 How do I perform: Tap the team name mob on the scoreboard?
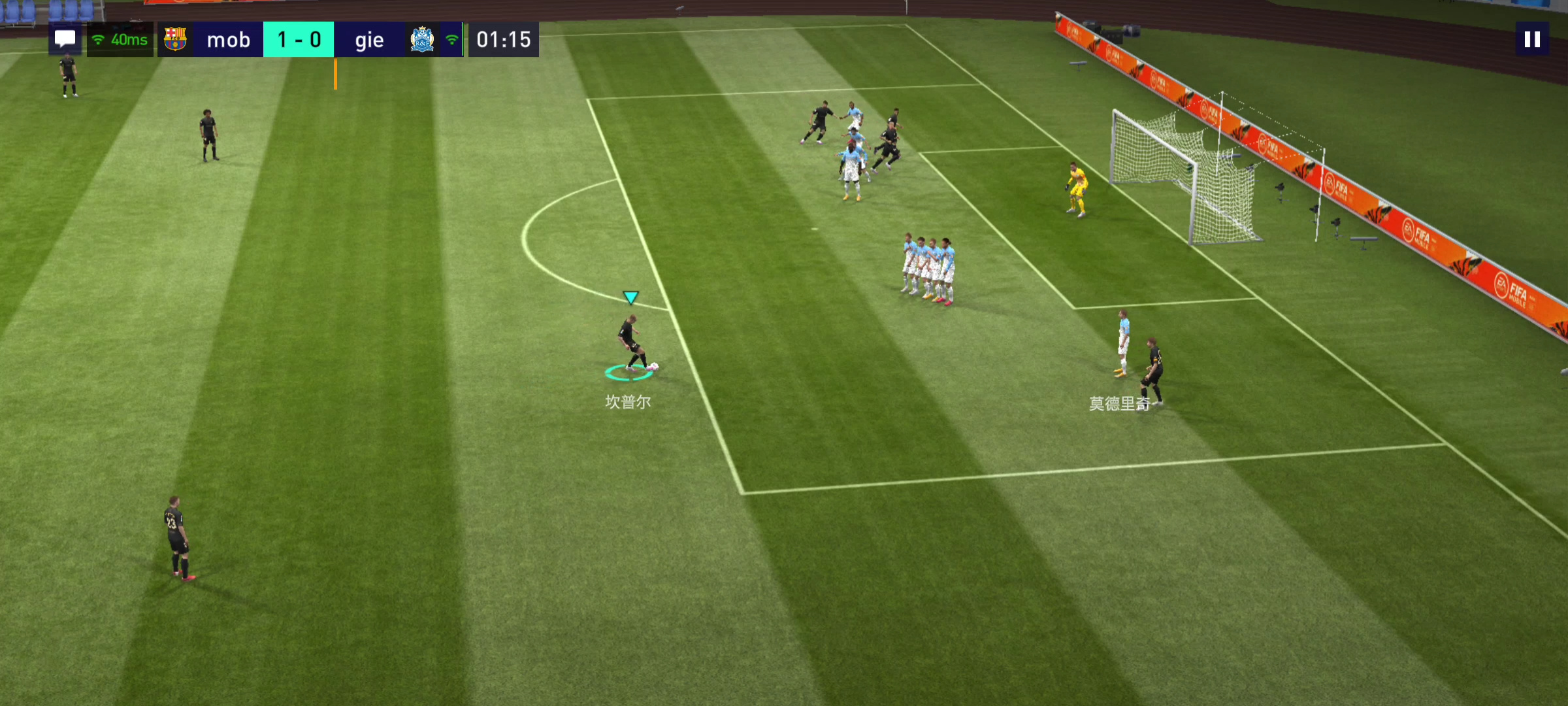click(229, 40)
